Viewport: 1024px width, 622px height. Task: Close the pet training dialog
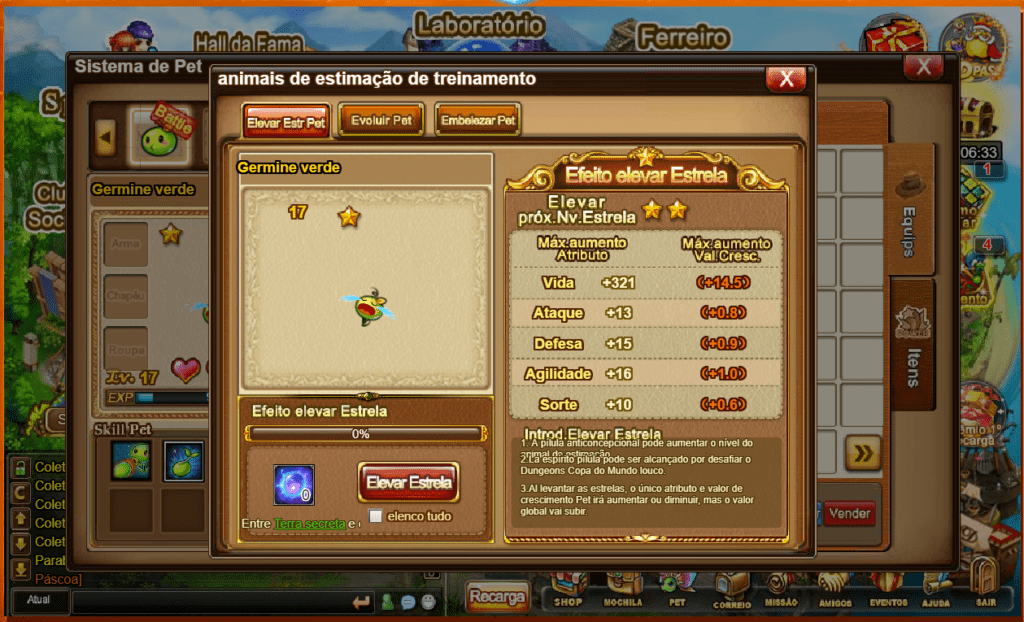(786, 79)
